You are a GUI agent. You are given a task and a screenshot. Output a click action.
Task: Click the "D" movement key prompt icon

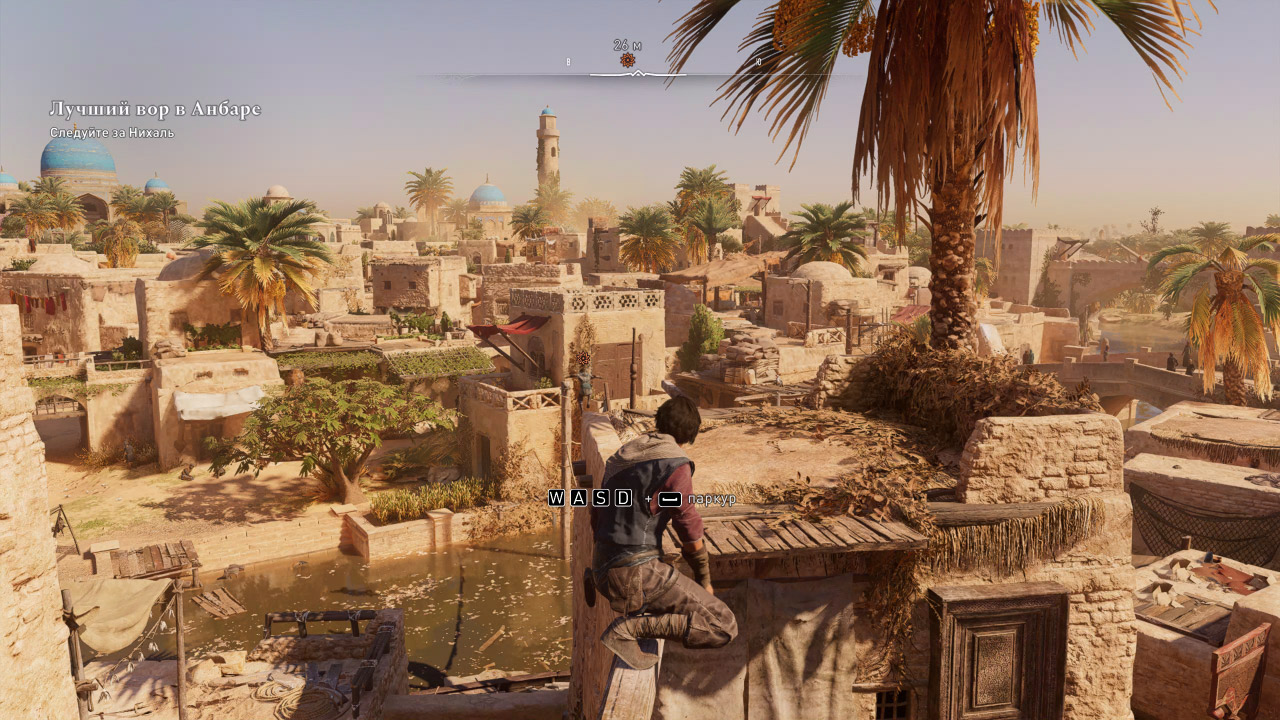coord(622,497)
